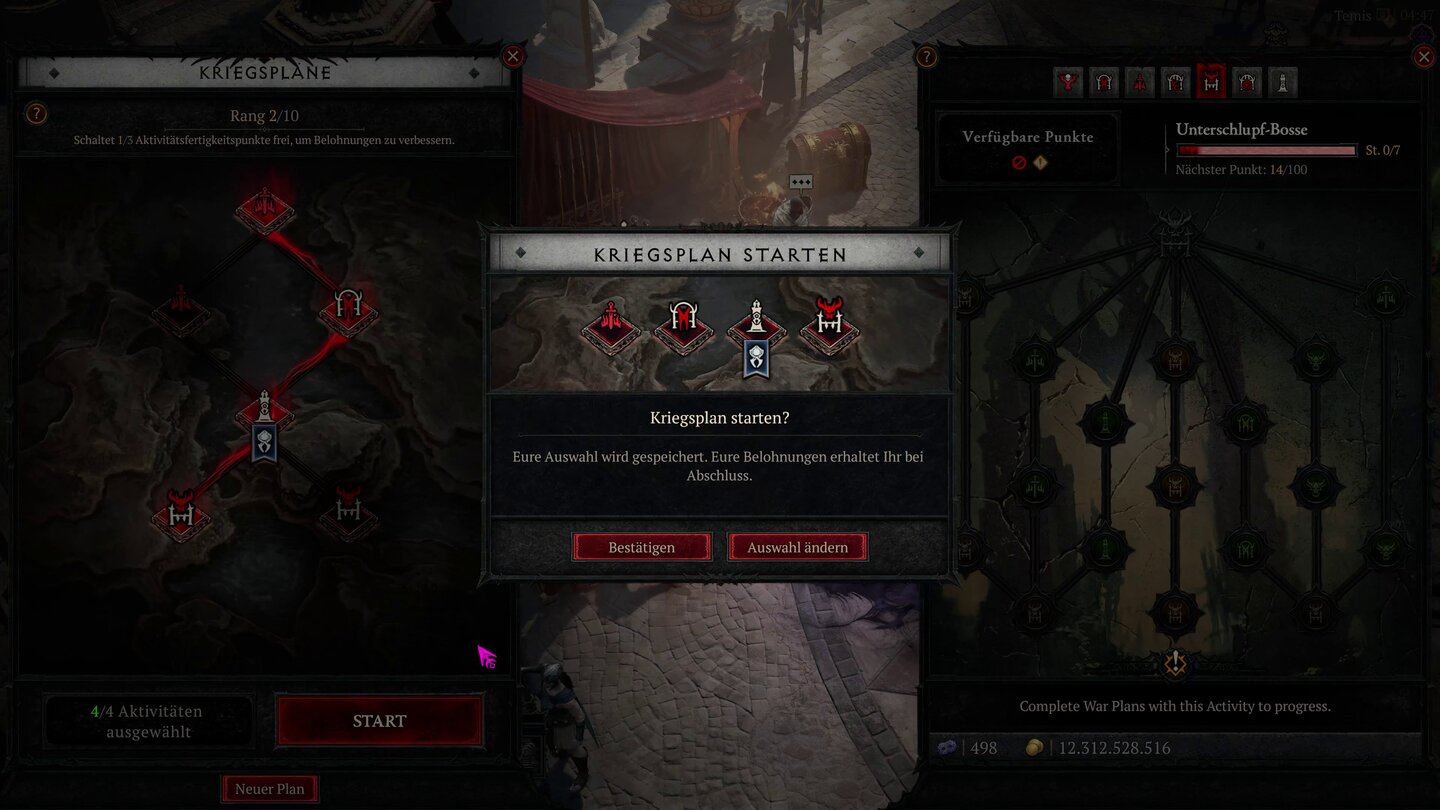Viewport: 1440px width, 810px height.
Task: Click the help question mark on the boss panel
Action: click(x=925, y=57)
